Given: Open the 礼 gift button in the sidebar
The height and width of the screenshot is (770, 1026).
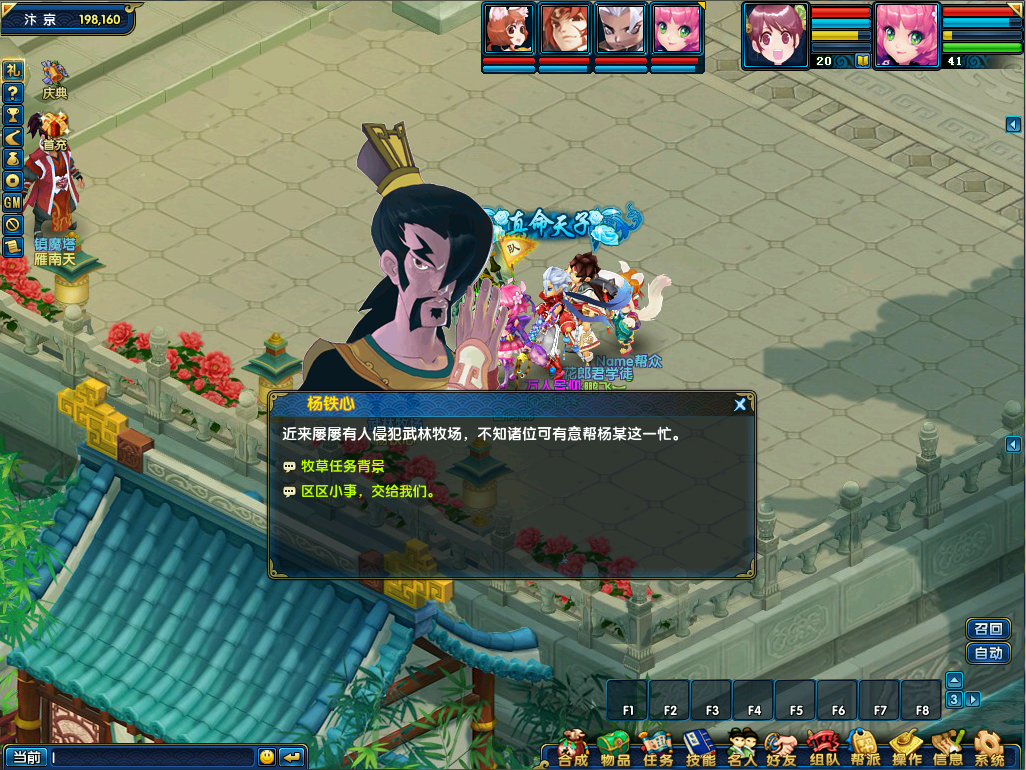Looking at the screenshot, I should click(13, 70).
